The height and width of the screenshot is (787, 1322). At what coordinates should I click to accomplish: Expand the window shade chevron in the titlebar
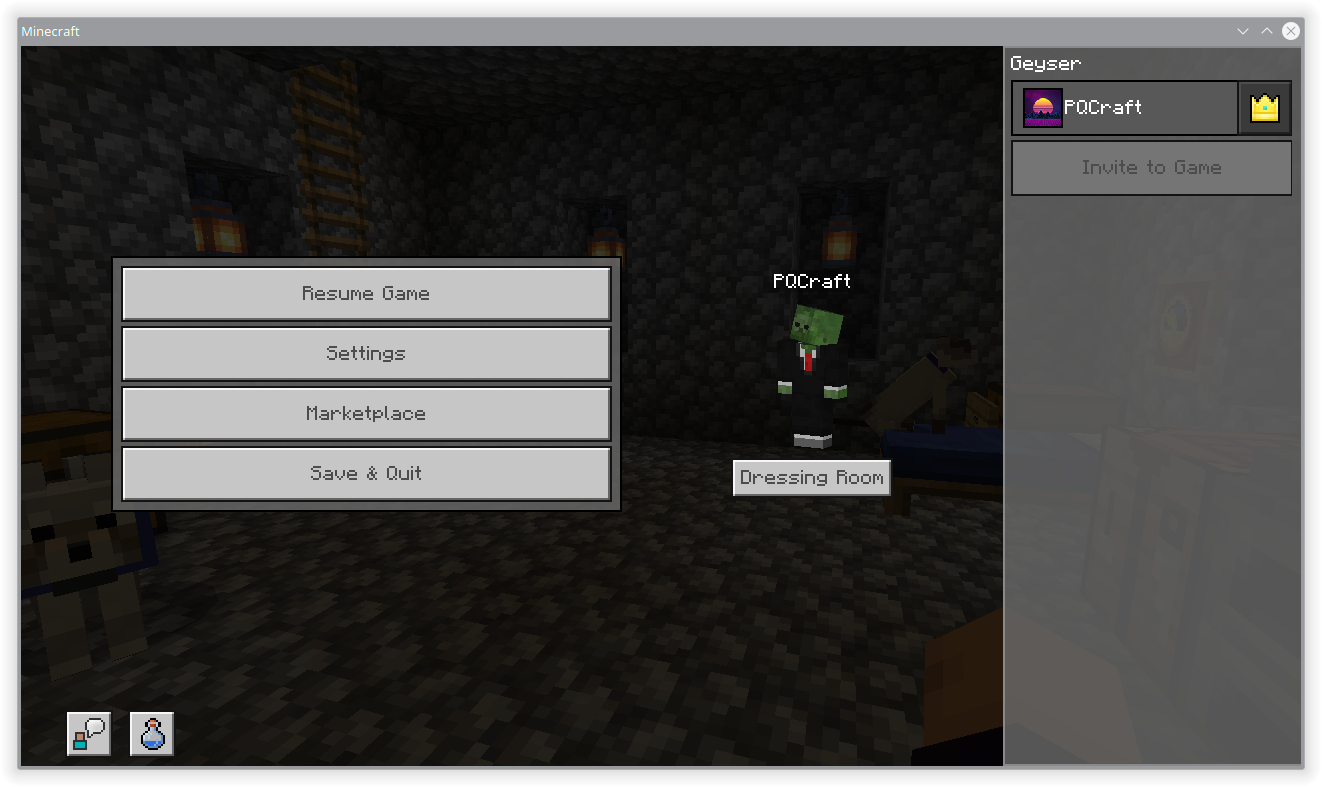[1242, 31]
